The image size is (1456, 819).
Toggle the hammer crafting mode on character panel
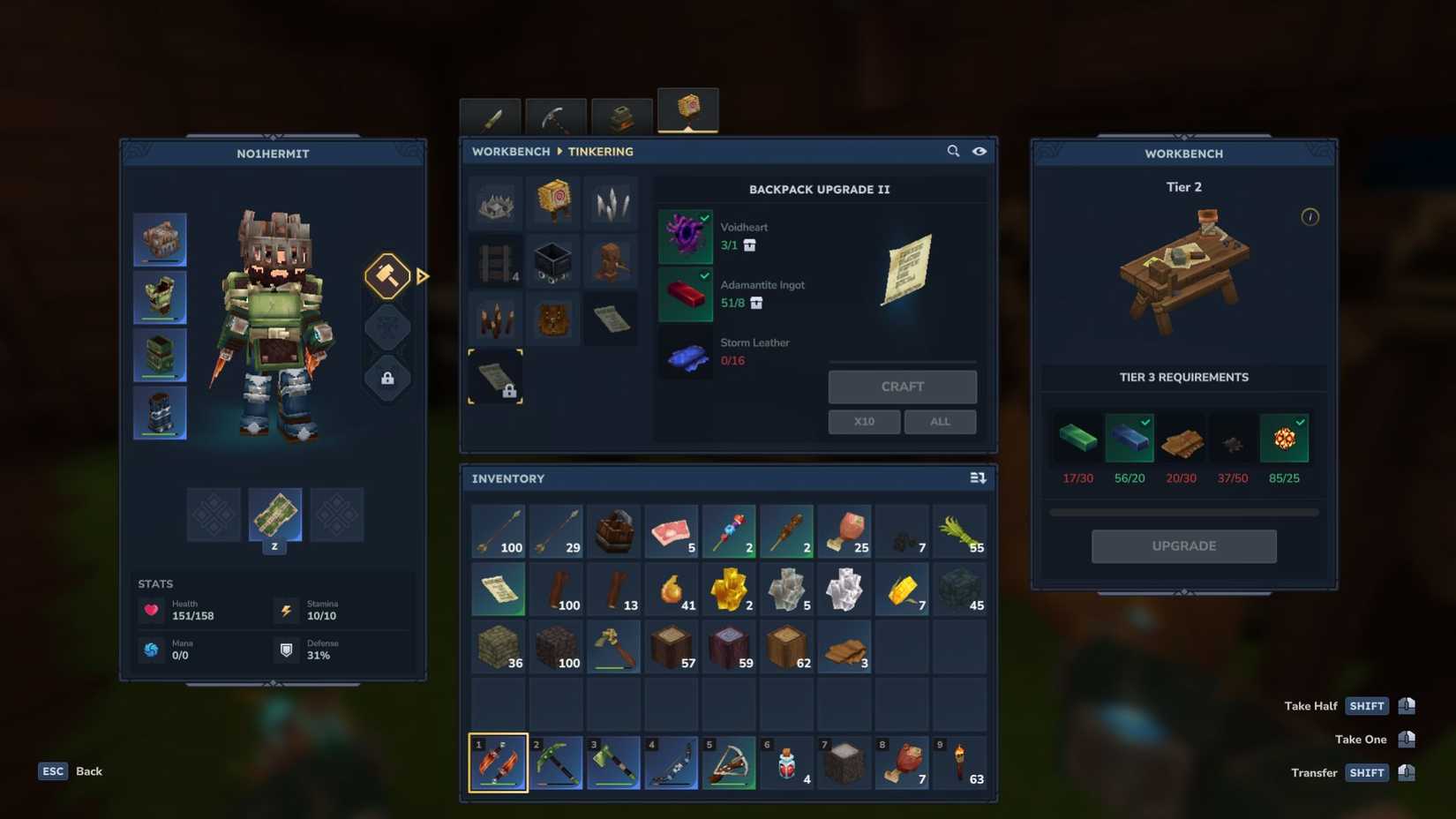(x=388, y=277)
